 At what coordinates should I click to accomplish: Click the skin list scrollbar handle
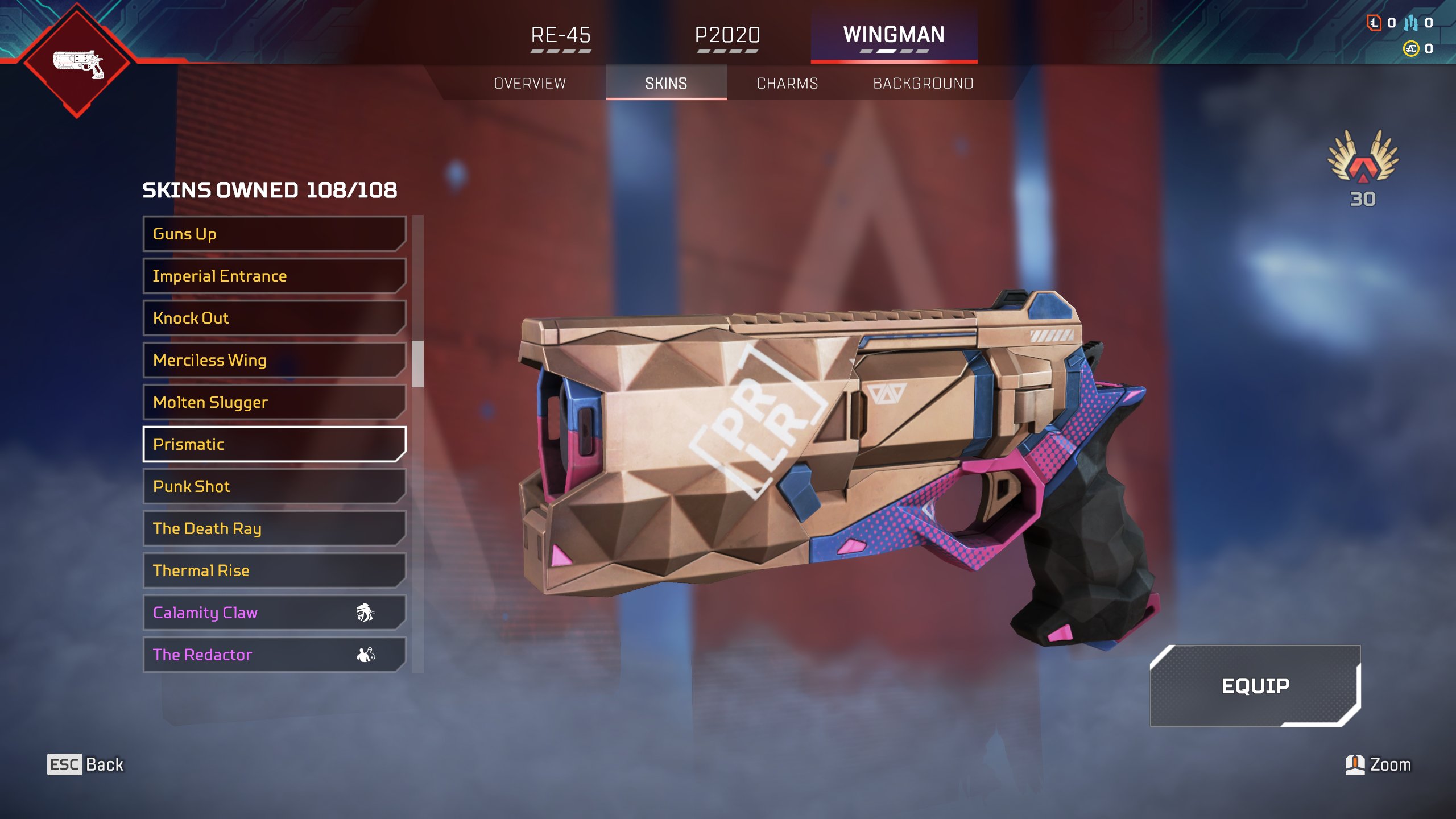pyautogui.click(x=418, y=364)
